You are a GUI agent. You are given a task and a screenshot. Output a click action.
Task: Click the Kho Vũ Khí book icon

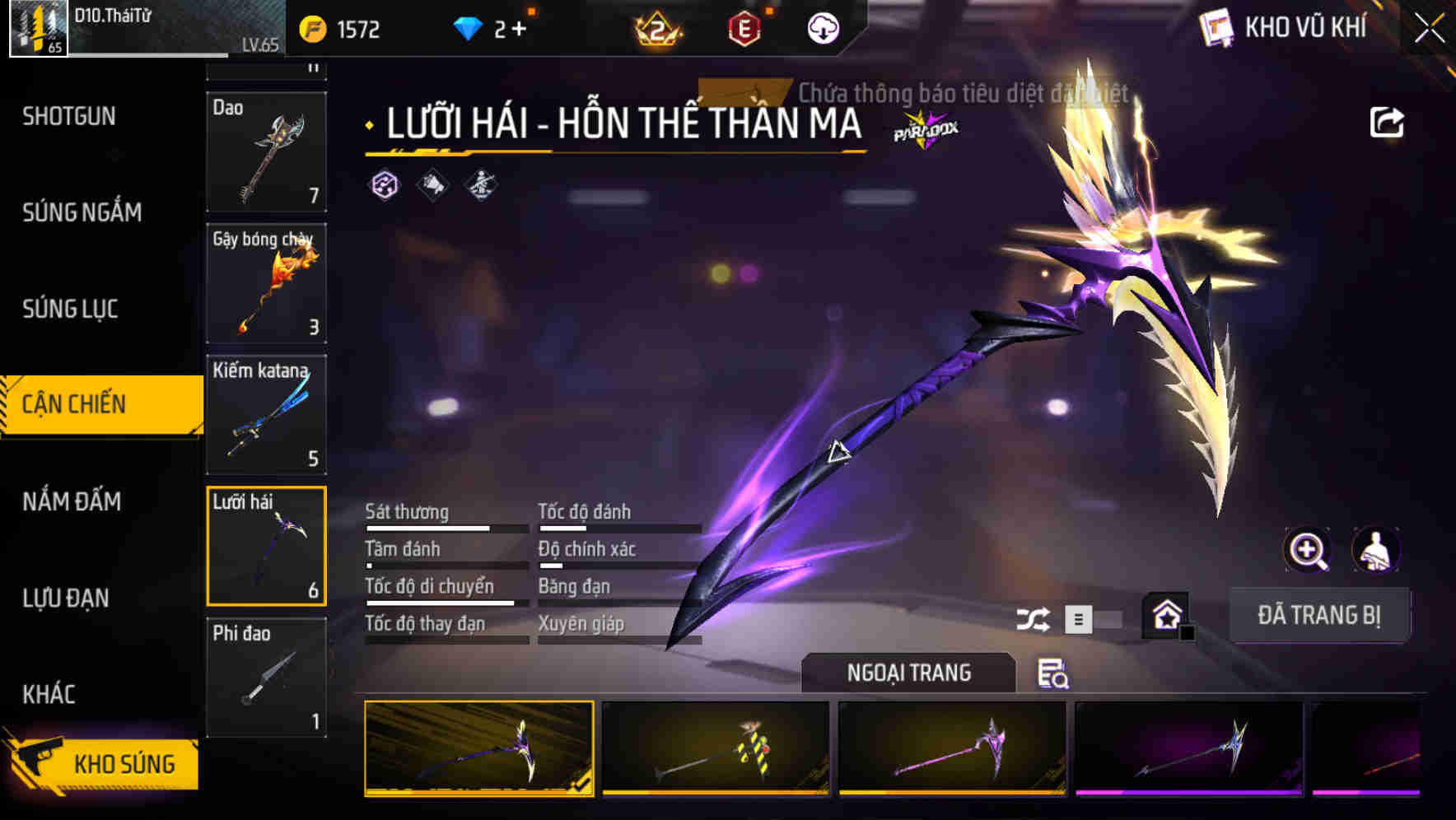click(x=1215, y=26)
